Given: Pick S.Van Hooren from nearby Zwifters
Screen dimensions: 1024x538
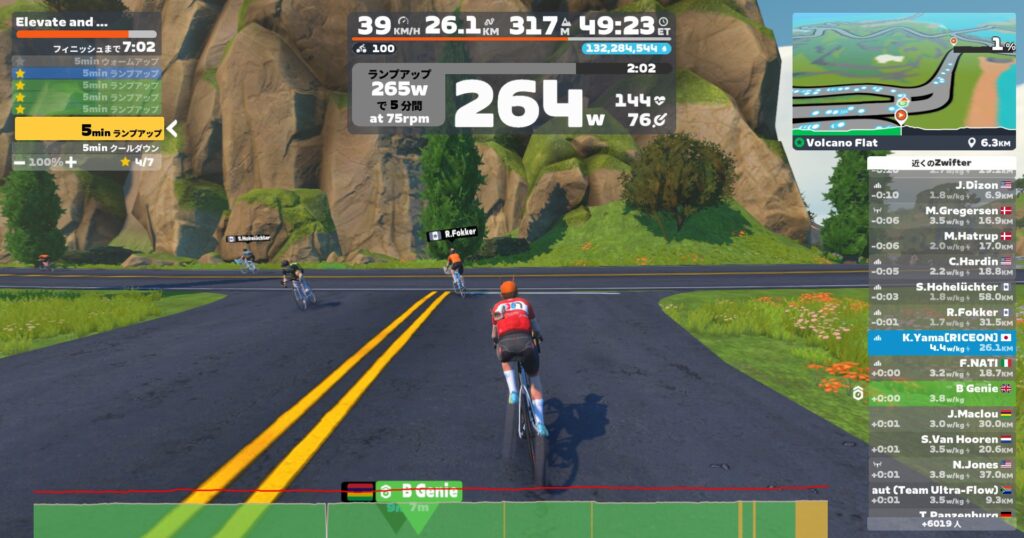Looking at the screenshot, I should tap(940, 444).
